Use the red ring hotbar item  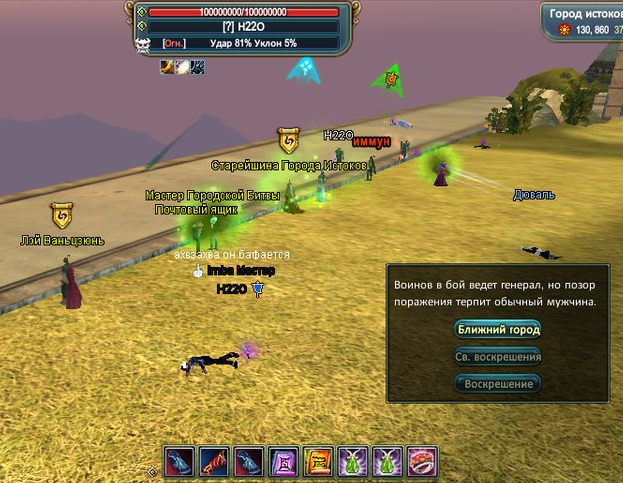[x=422, y=462]
